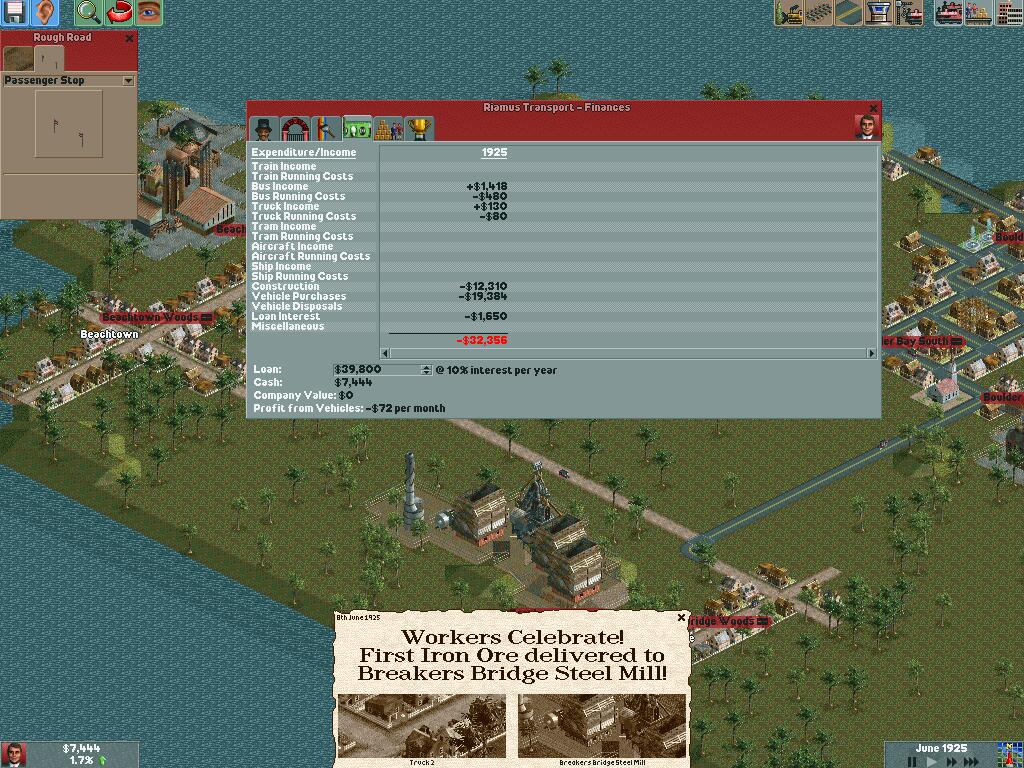The height and width of the screenshot is (768, 1024).
Task: Open the top hat company status tab
Action: pos(264,128)
